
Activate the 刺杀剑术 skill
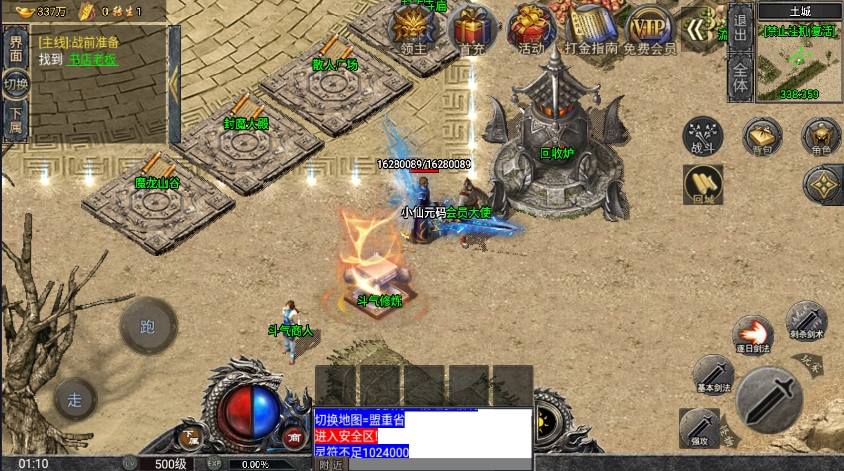click(x=806, y=319)
